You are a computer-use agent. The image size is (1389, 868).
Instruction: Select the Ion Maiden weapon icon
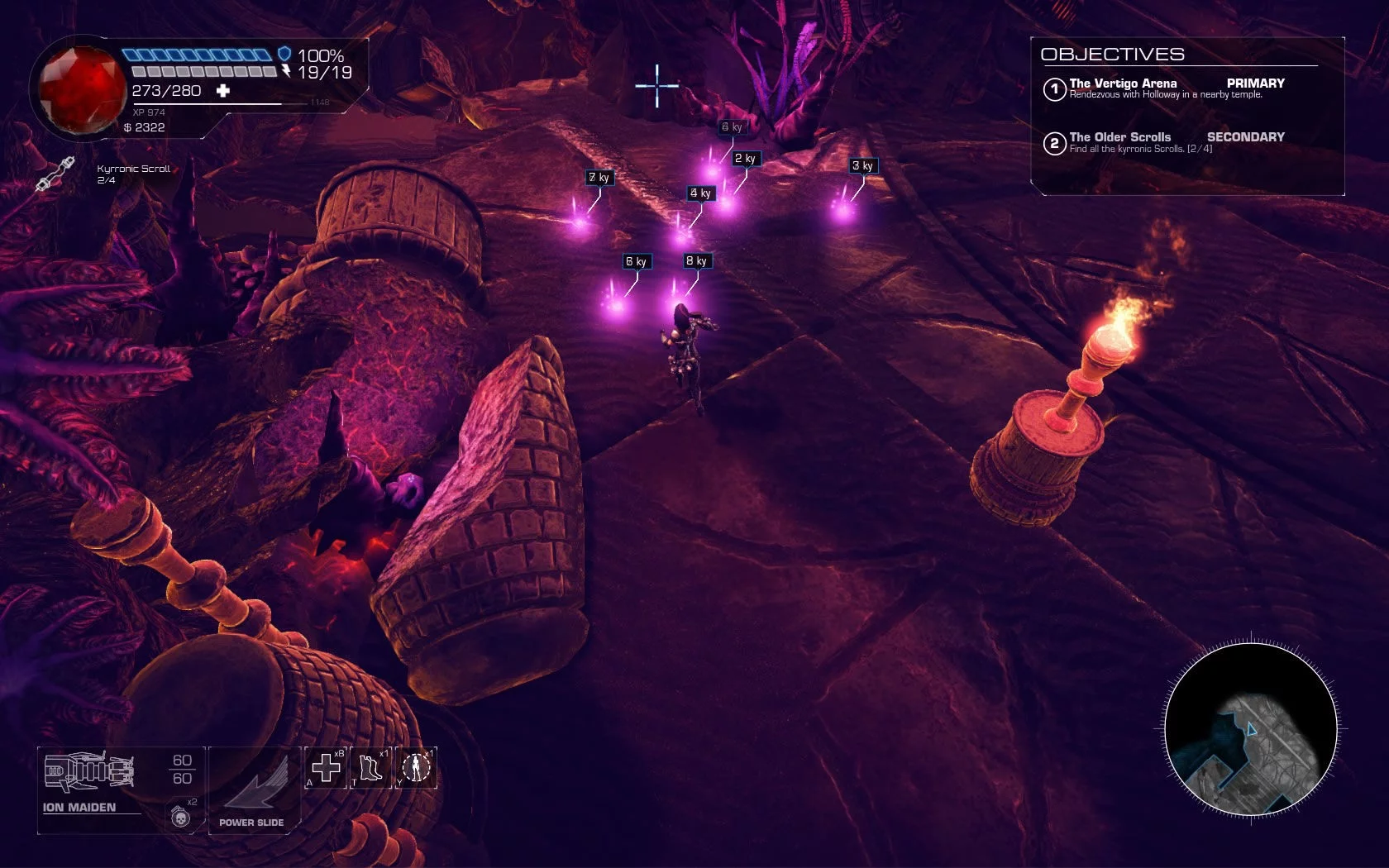[x=88, y=771]
